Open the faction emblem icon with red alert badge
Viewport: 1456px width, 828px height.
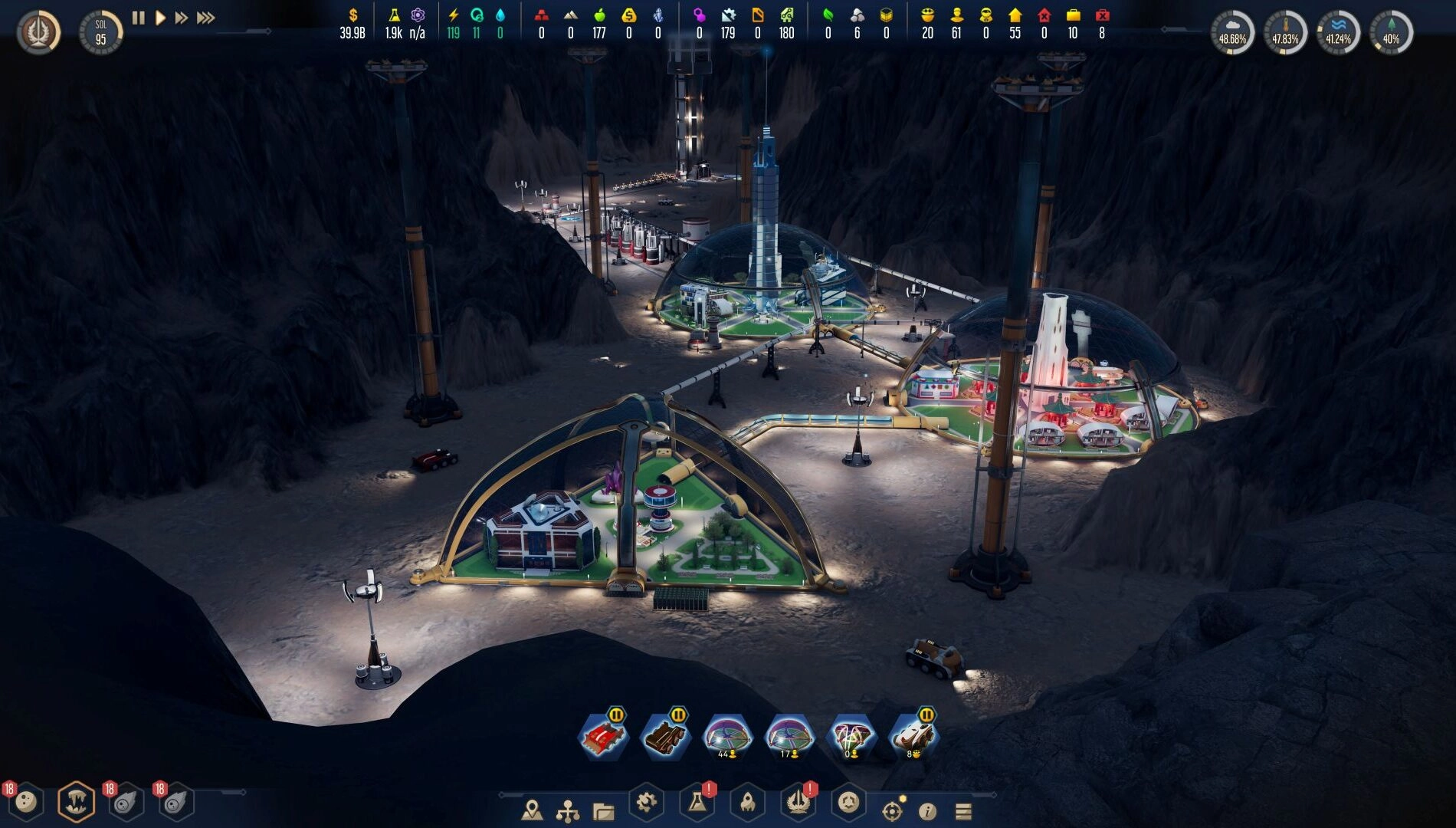tap(799, 807)
